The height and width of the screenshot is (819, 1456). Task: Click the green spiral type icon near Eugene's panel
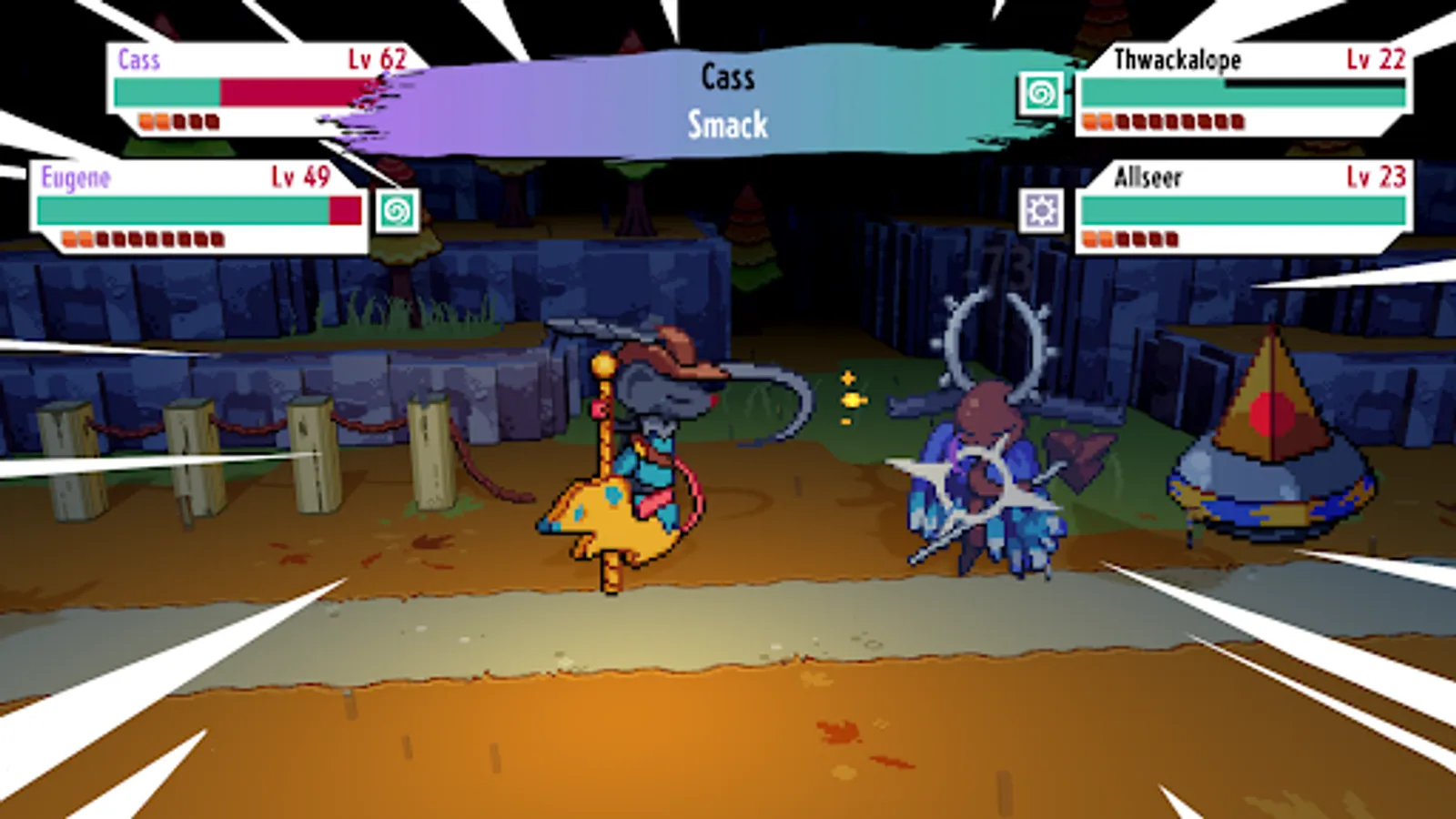click(398, 211)
